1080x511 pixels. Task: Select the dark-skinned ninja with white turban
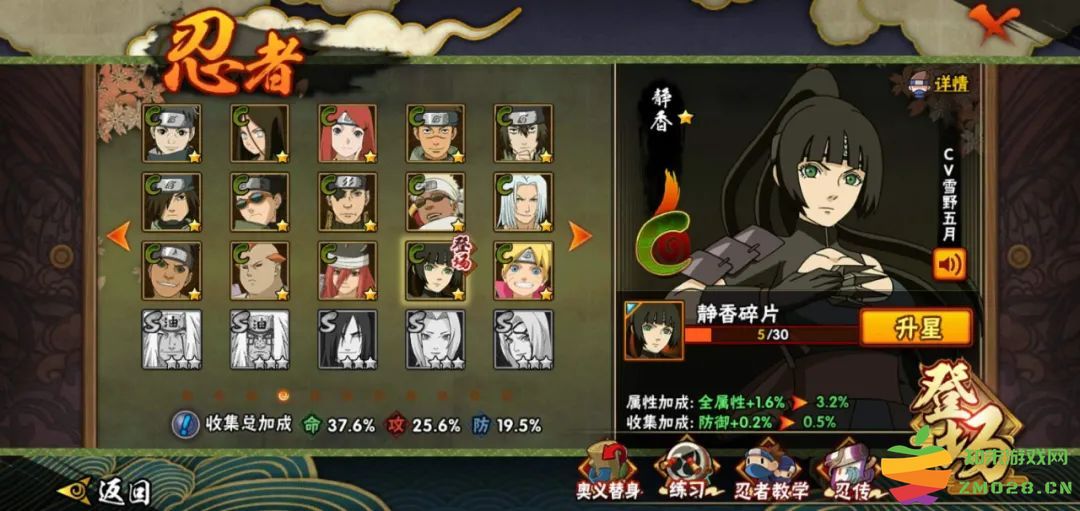point(434,202)
